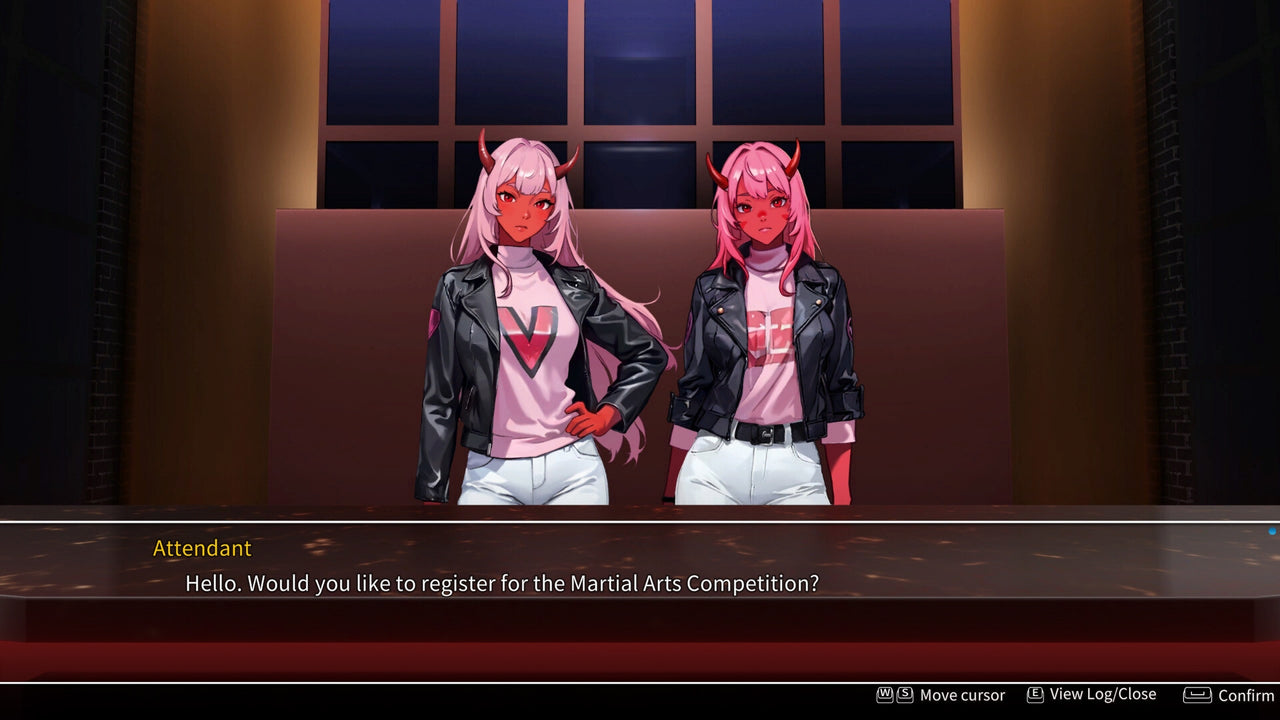Click the Attendant name label
Image resolution: width=1280 pixels, height=720 pixels.
pos(201,549)
